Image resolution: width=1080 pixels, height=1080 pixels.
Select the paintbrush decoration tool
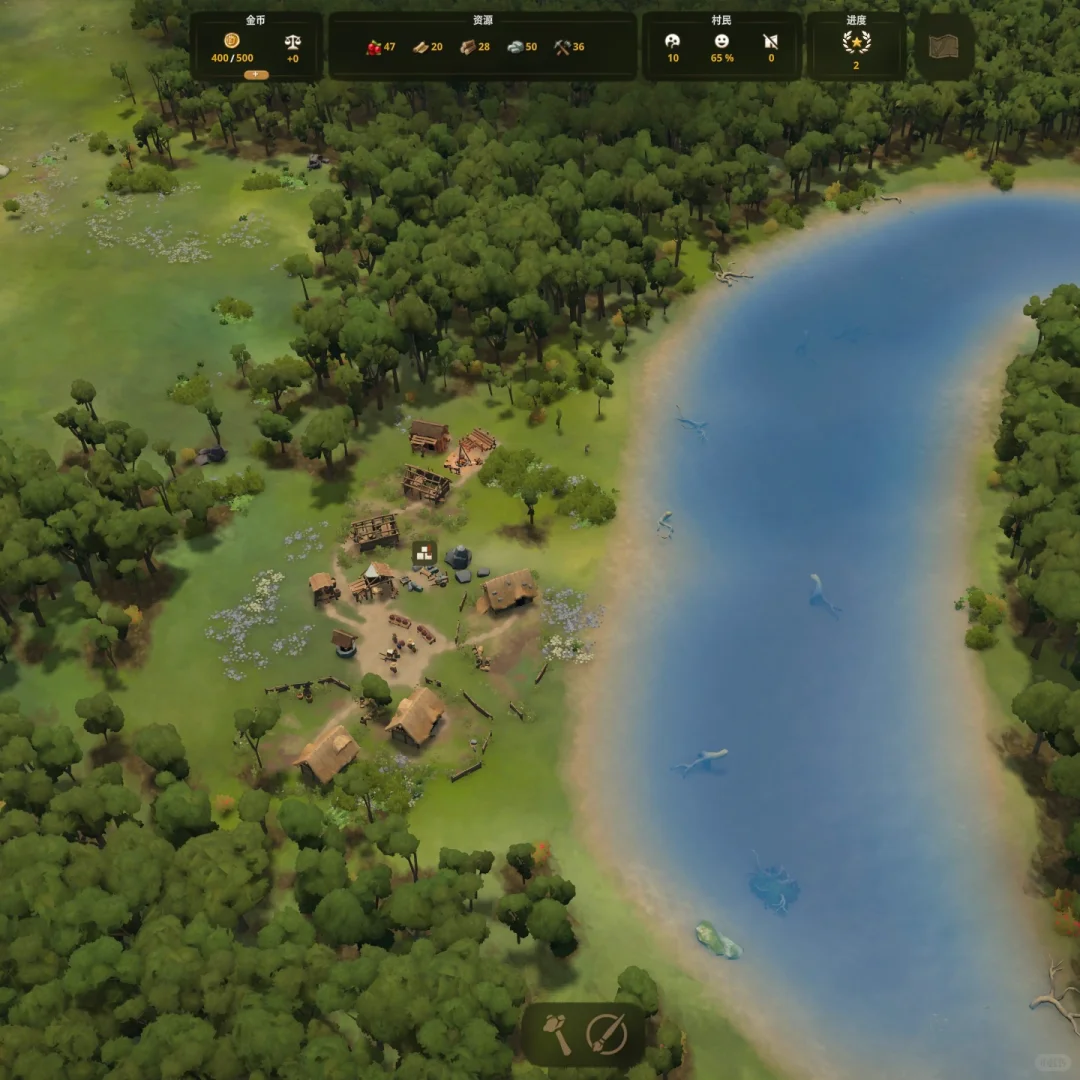point(606,1034)
